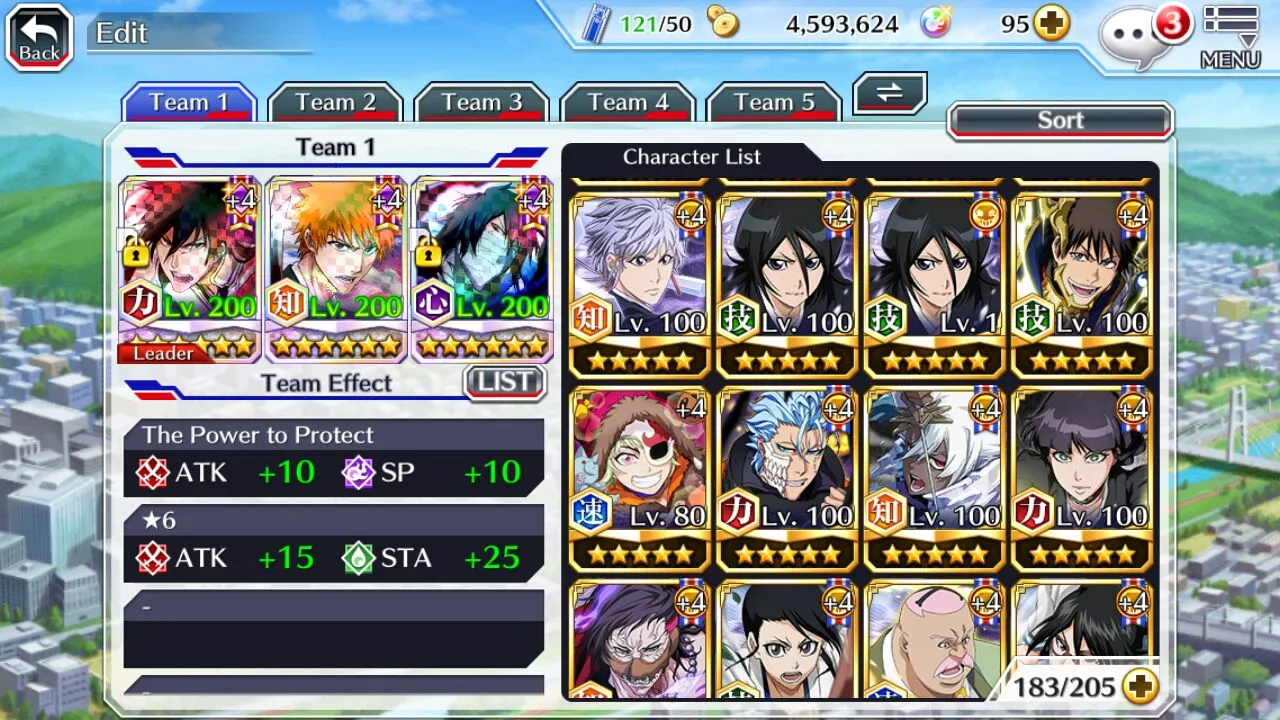Expand character storage with the plus button

[1140, 686]
